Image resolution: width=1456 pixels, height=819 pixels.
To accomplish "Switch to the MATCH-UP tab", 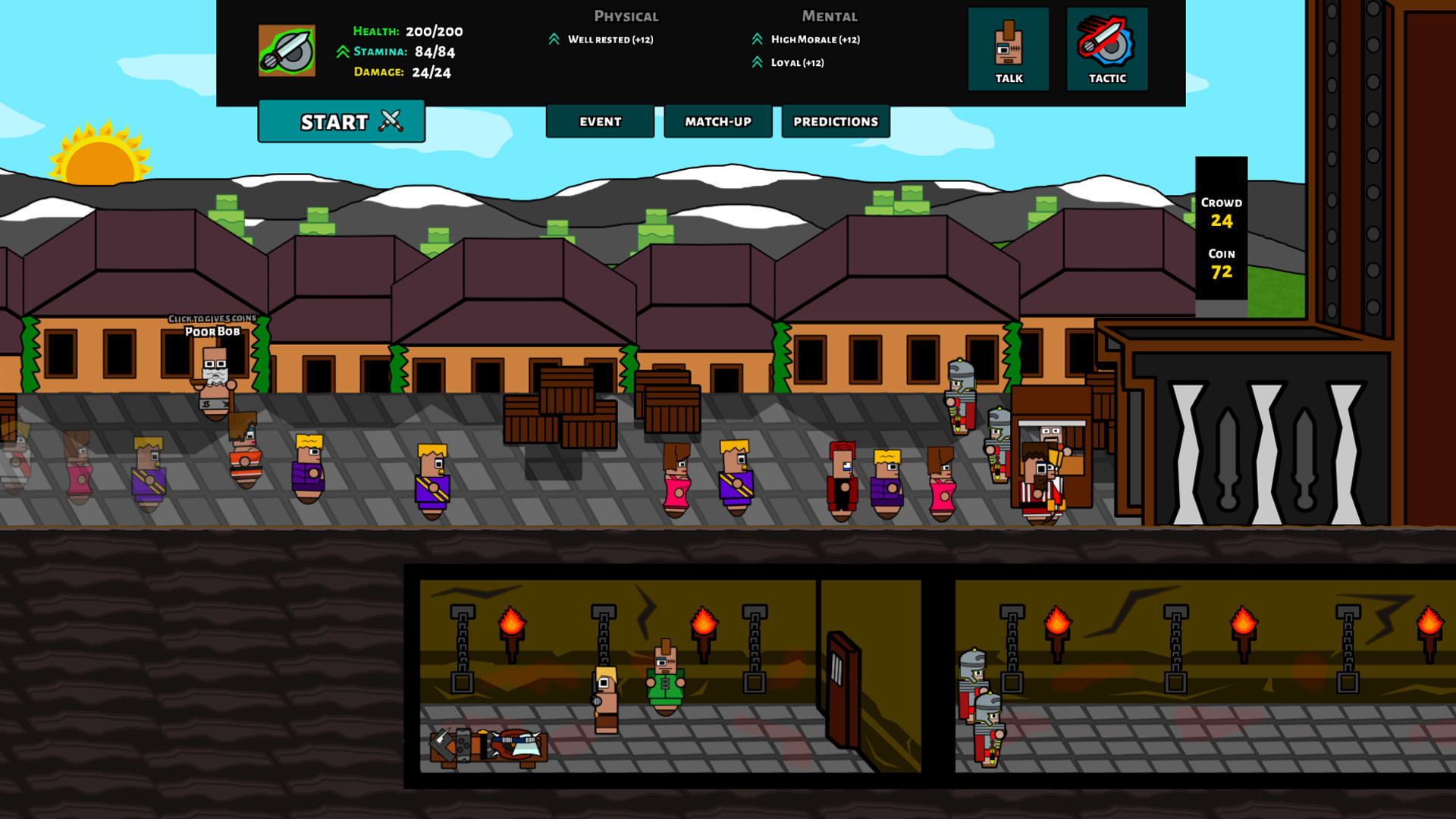I will 717,121.
